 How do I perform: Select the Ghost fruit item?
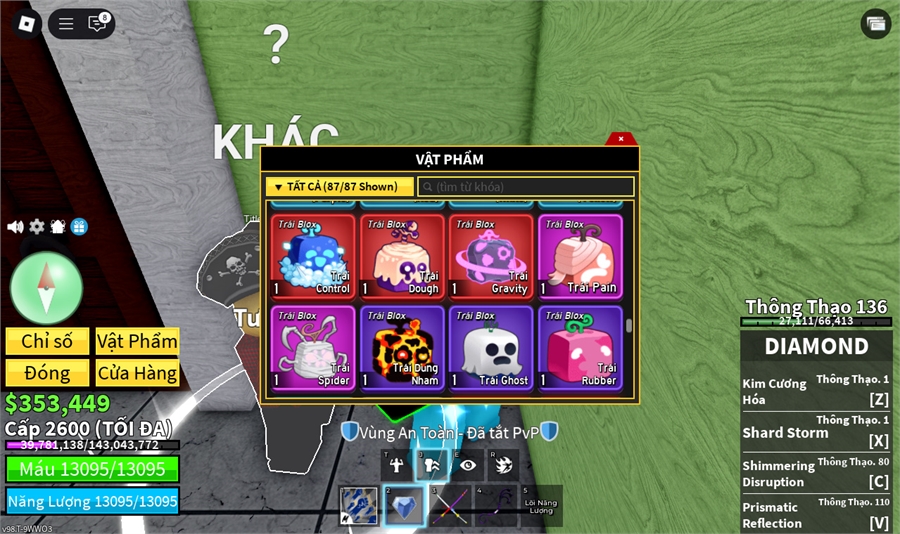(491, 347)
